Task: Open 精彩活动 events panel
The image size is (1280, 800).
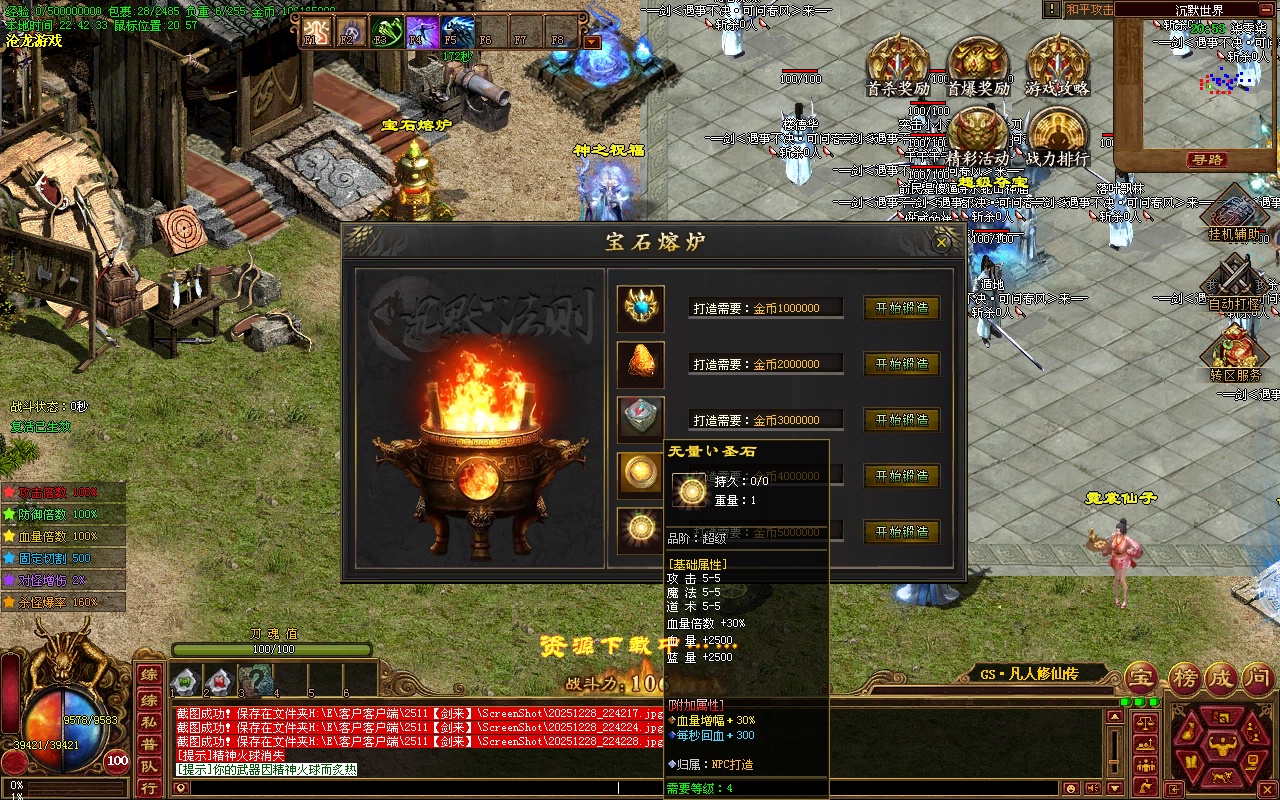Action: pos(977,136)
